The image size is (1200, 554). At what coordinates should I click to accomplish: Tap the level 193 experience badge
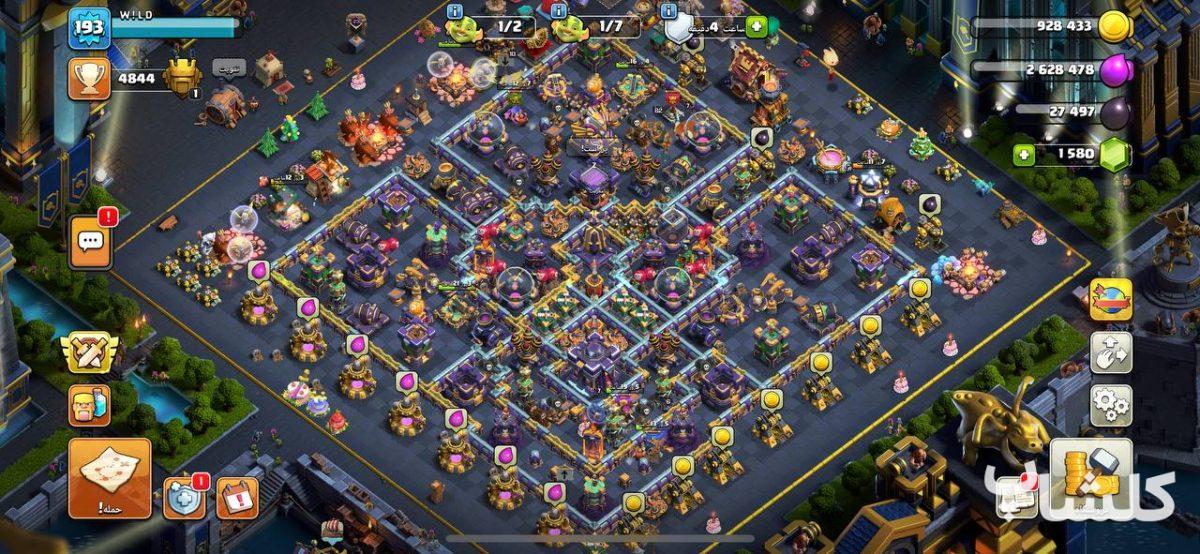click(88, 29)
